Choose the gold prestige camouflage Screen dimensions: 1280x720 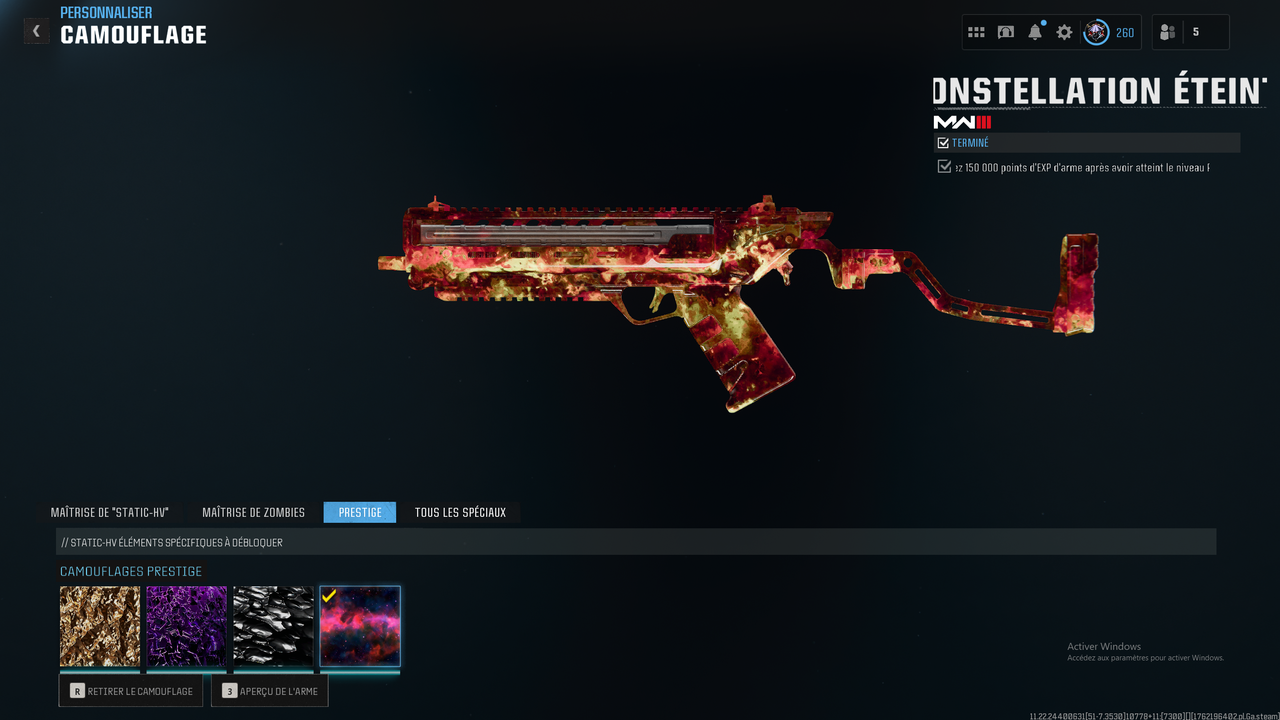coord(100,626)
